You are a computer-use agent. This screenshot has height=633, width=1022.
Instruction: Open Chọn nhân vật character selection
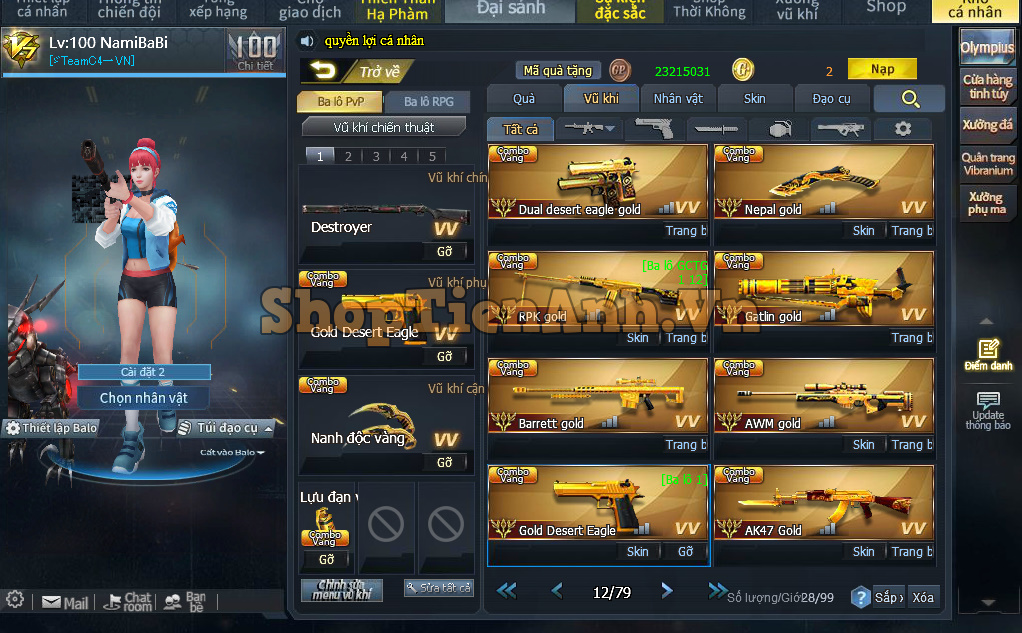(144, 397)
